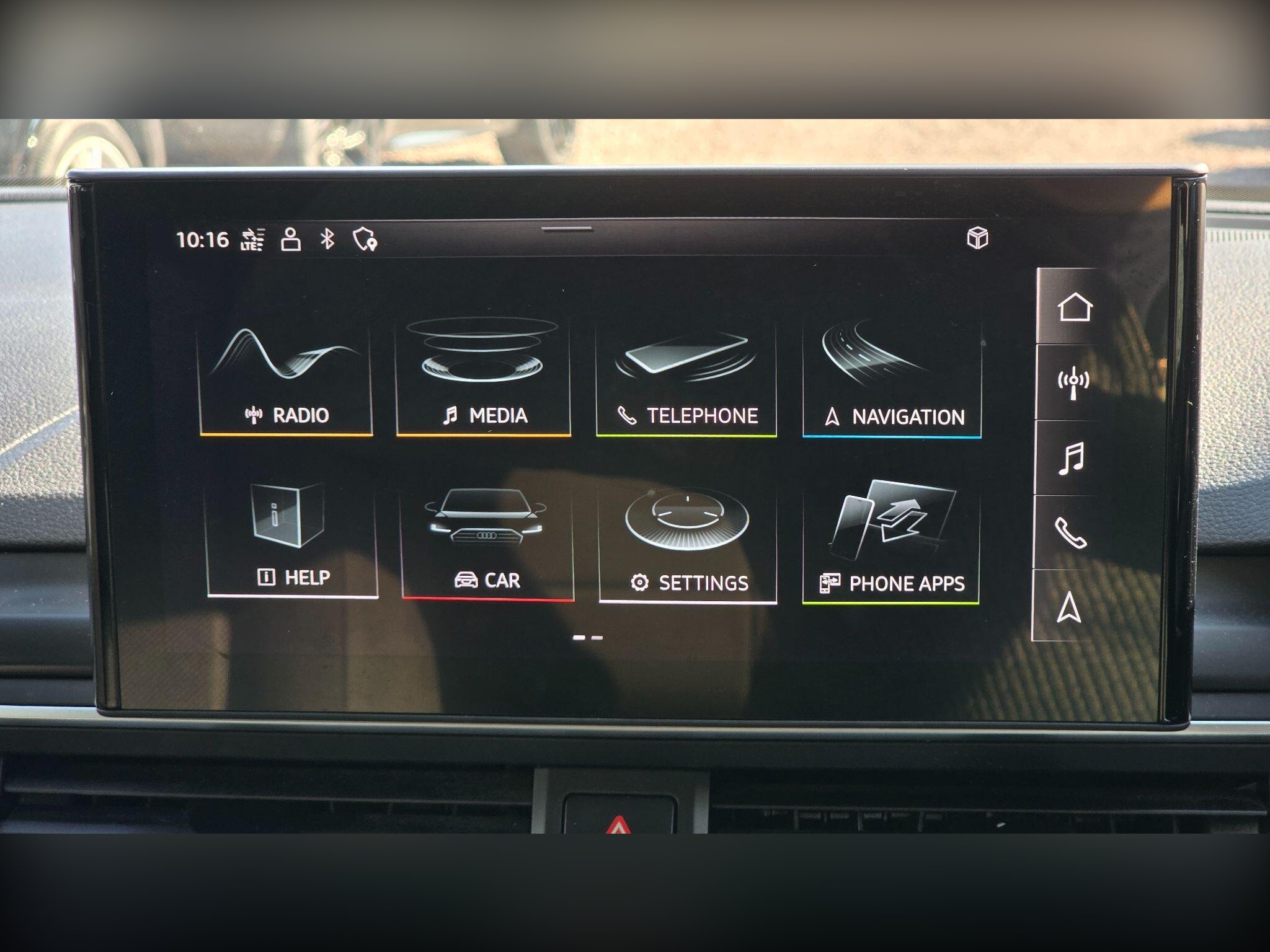Viewport: 1270px width, 952px height.
Task: Tap the user profile icon
Action: [x=290, y=239]
